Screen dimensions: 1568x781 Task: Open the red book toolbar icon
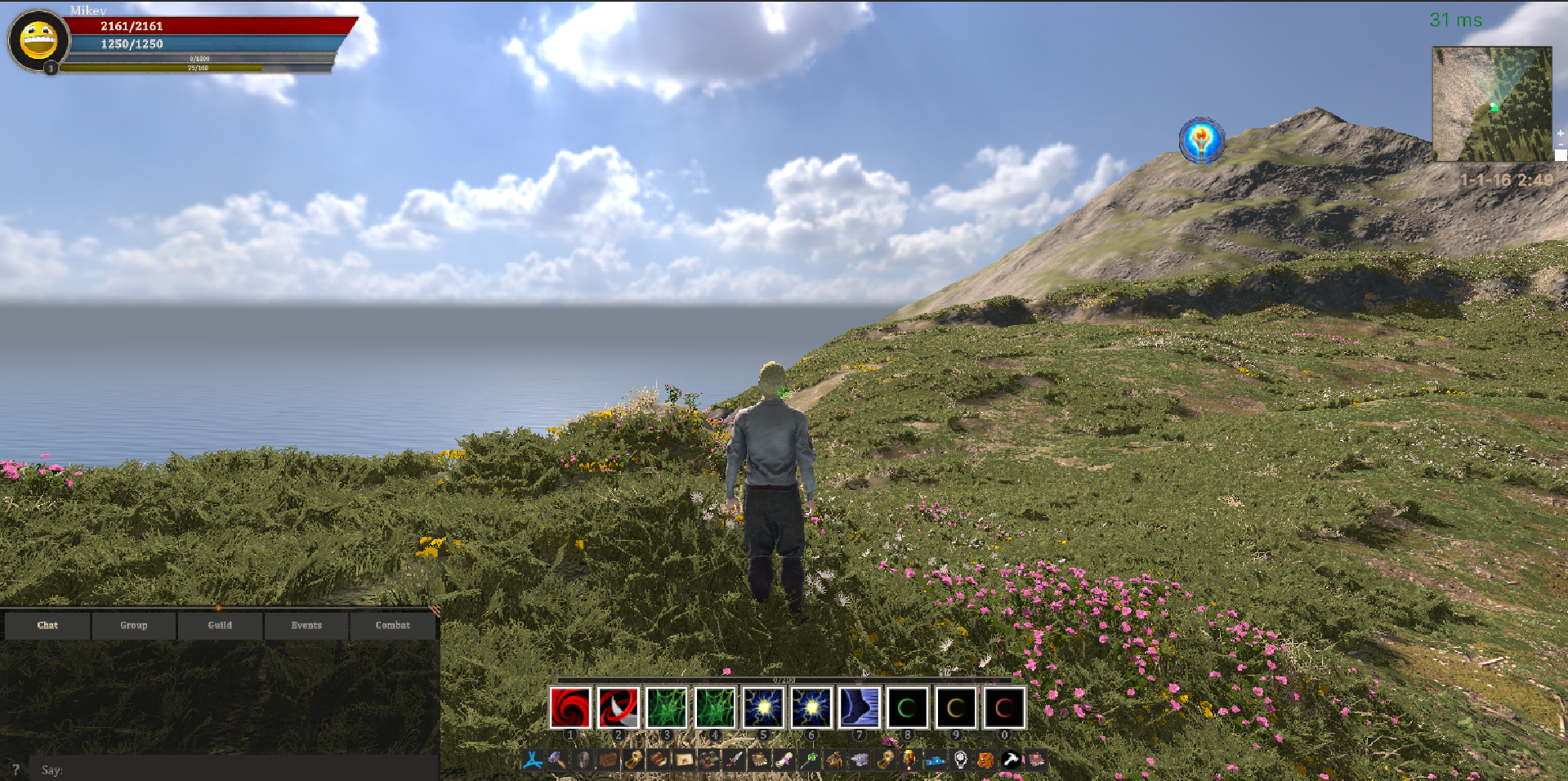658,761
